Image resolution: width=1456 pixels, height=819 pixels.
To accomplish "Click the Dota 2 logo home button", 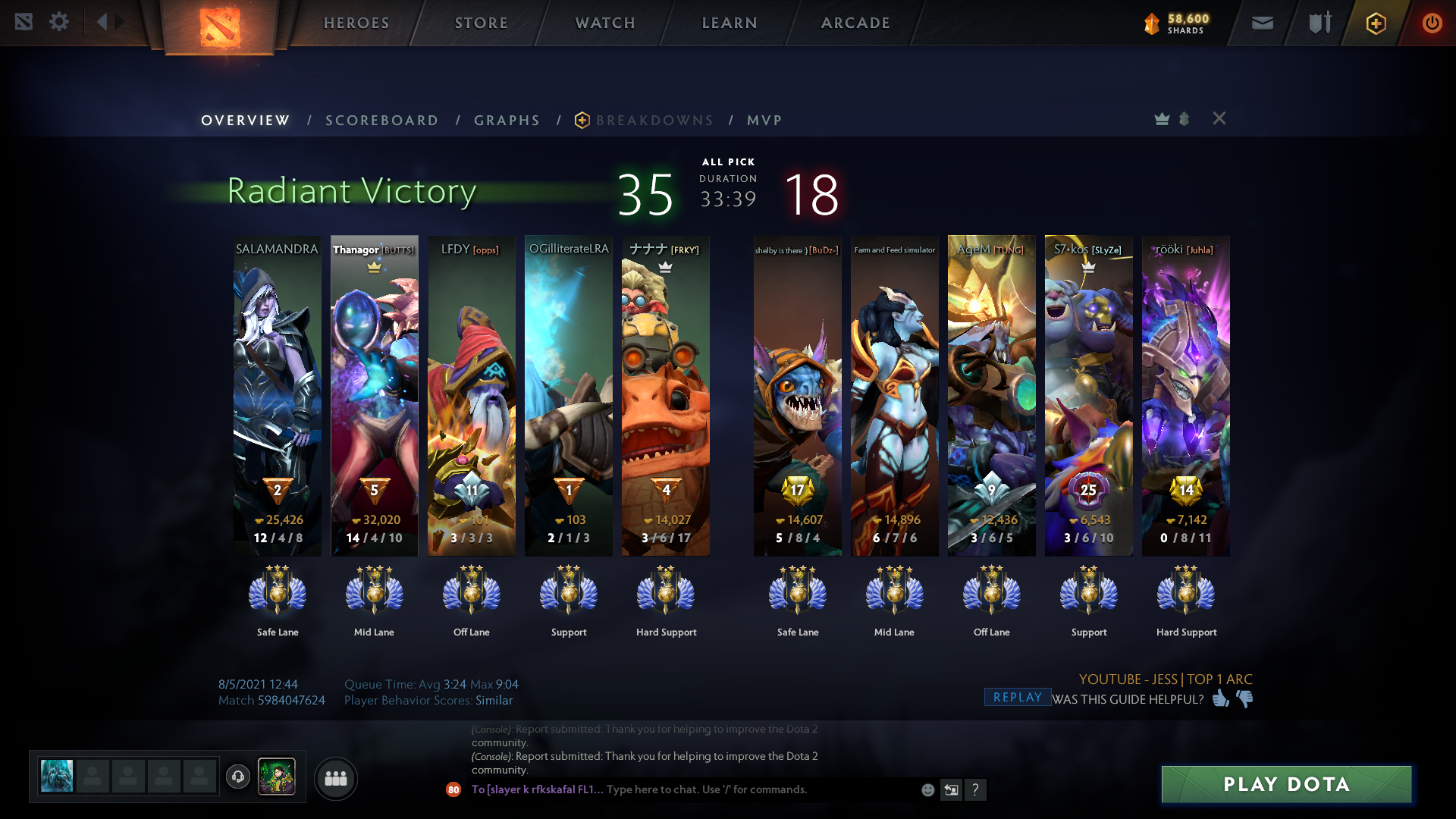I will [x=219, y=27].
